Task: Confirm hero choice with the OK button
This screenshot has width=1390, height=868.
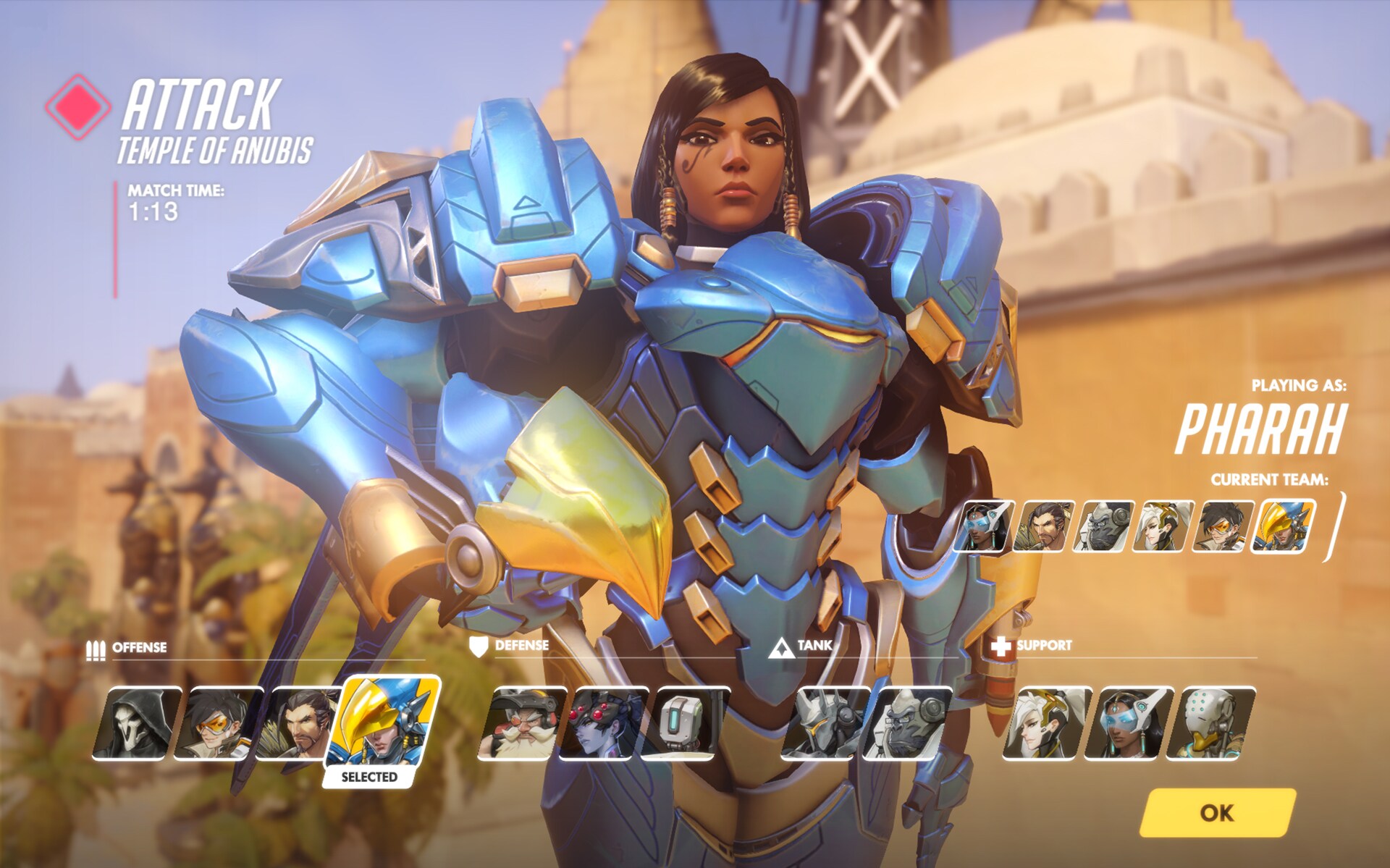Action: click(x=1218, y=812)
